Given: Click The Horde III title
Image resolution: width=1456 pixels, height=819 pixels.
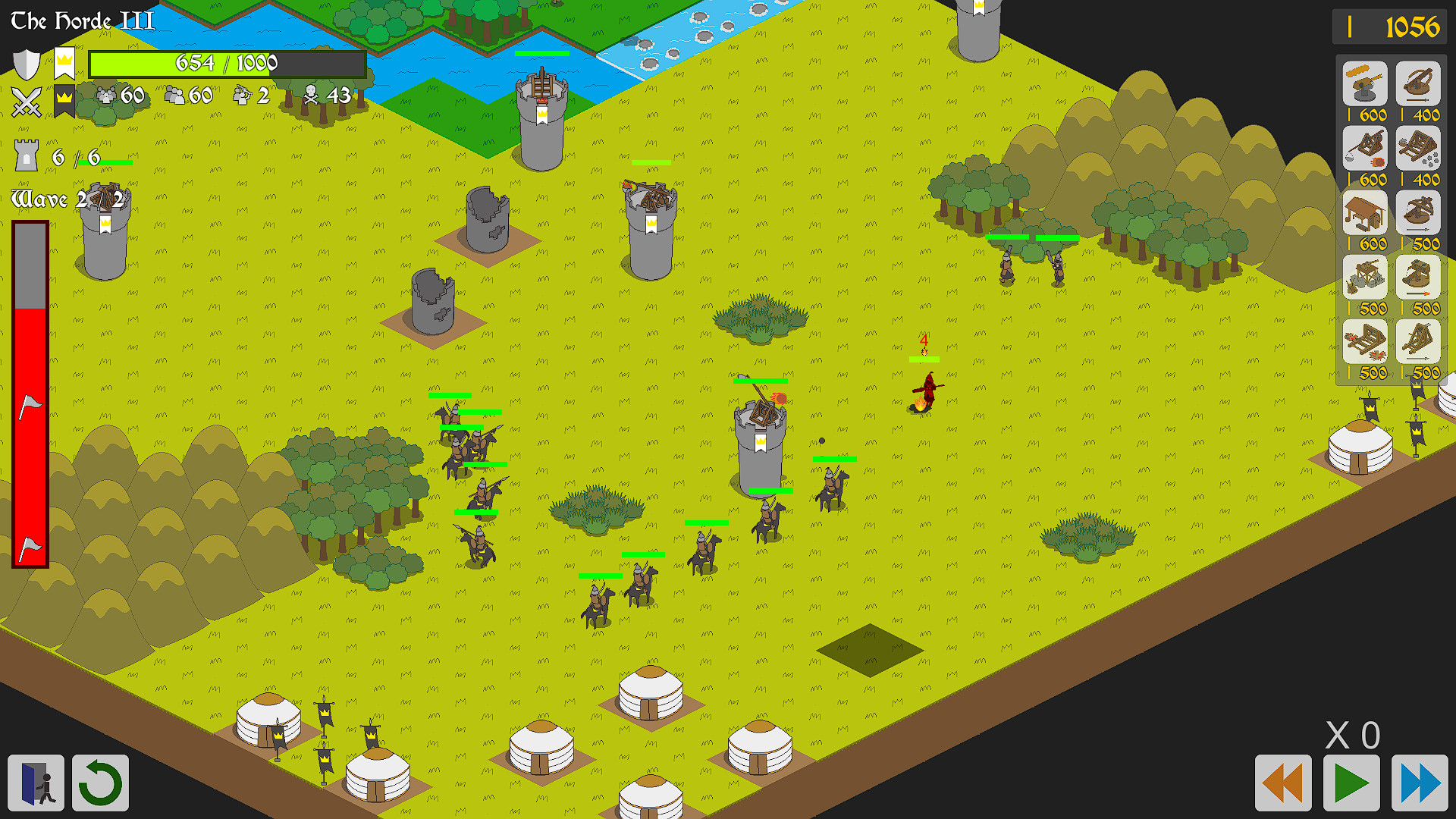Looking at the screenshot, I should click(x=80, y=20).
